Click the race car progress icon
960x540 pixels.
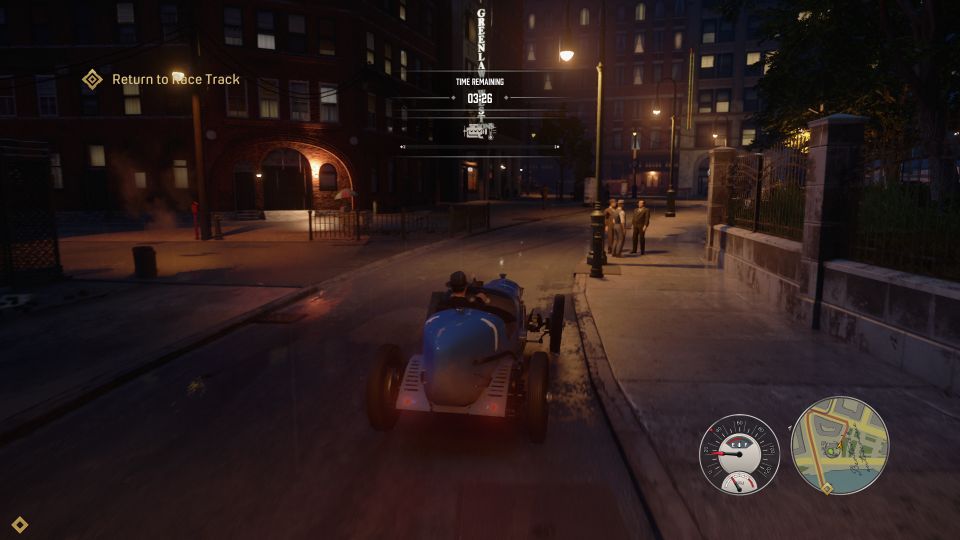click(x=478, y=130)
